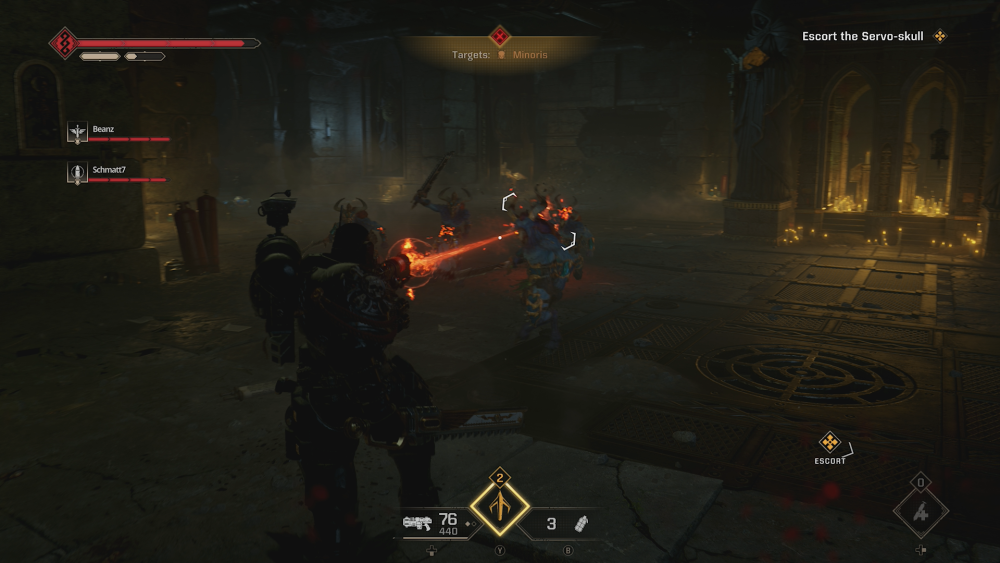The image size is (1000, 563).
Task: Select teammate Beanz in the squad list
Action: [x=105, y=131]
